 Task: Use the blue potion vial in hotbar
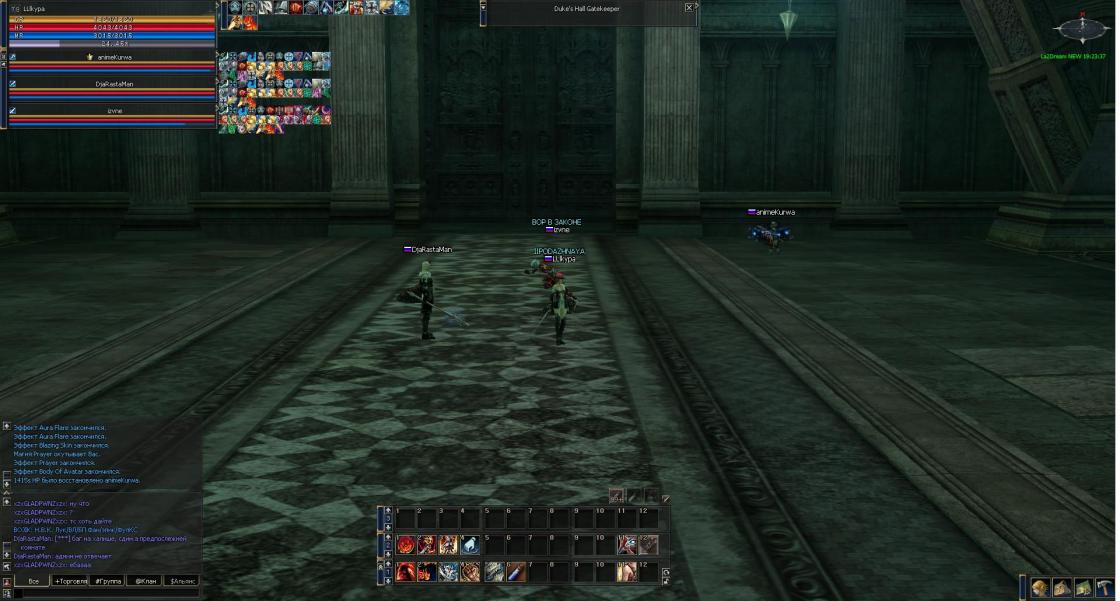[516, 572]
